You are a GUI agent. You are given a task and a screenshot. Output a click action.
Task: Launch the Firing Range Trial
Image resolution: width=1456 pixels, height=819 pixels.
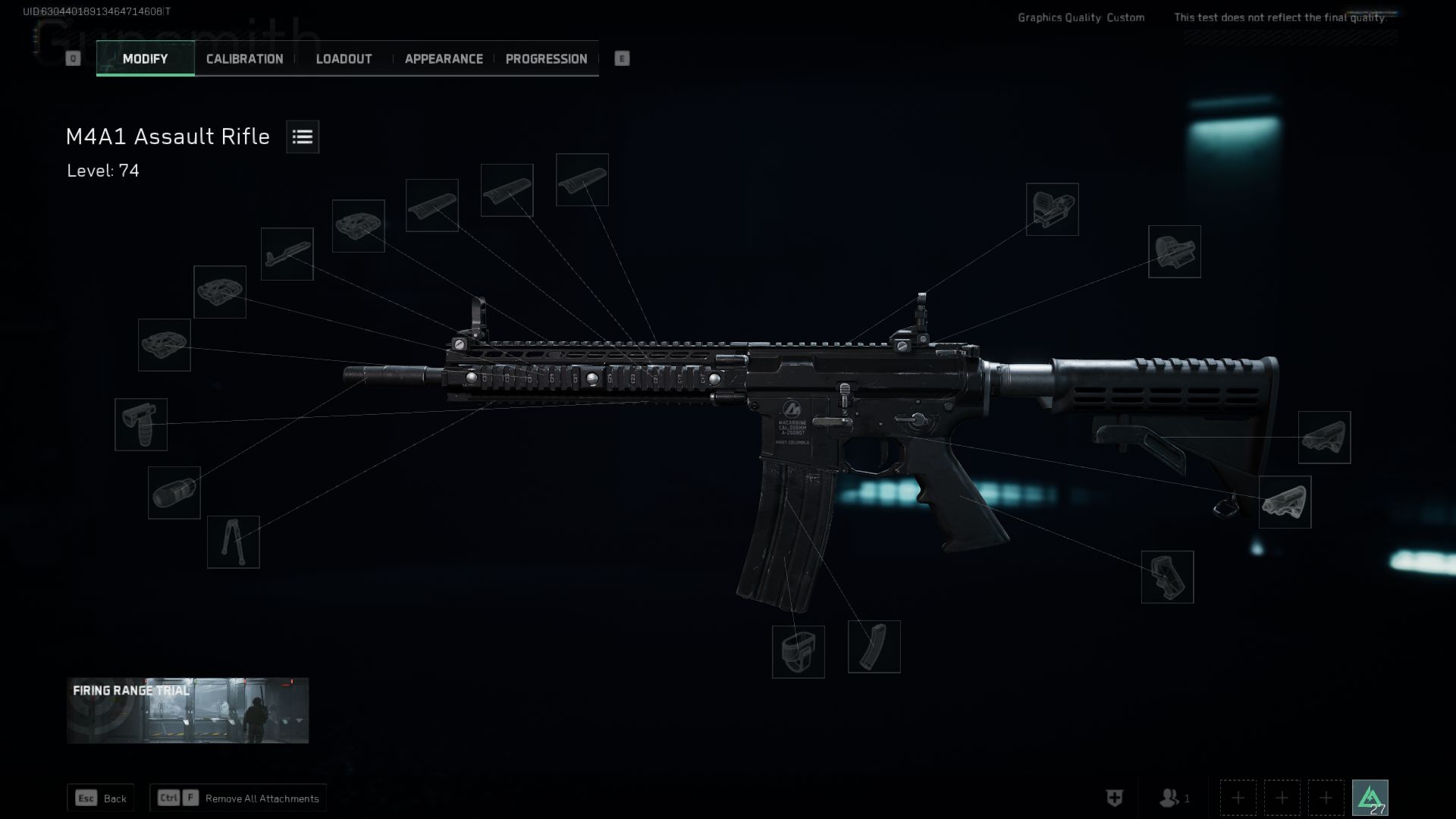(187, 711)
